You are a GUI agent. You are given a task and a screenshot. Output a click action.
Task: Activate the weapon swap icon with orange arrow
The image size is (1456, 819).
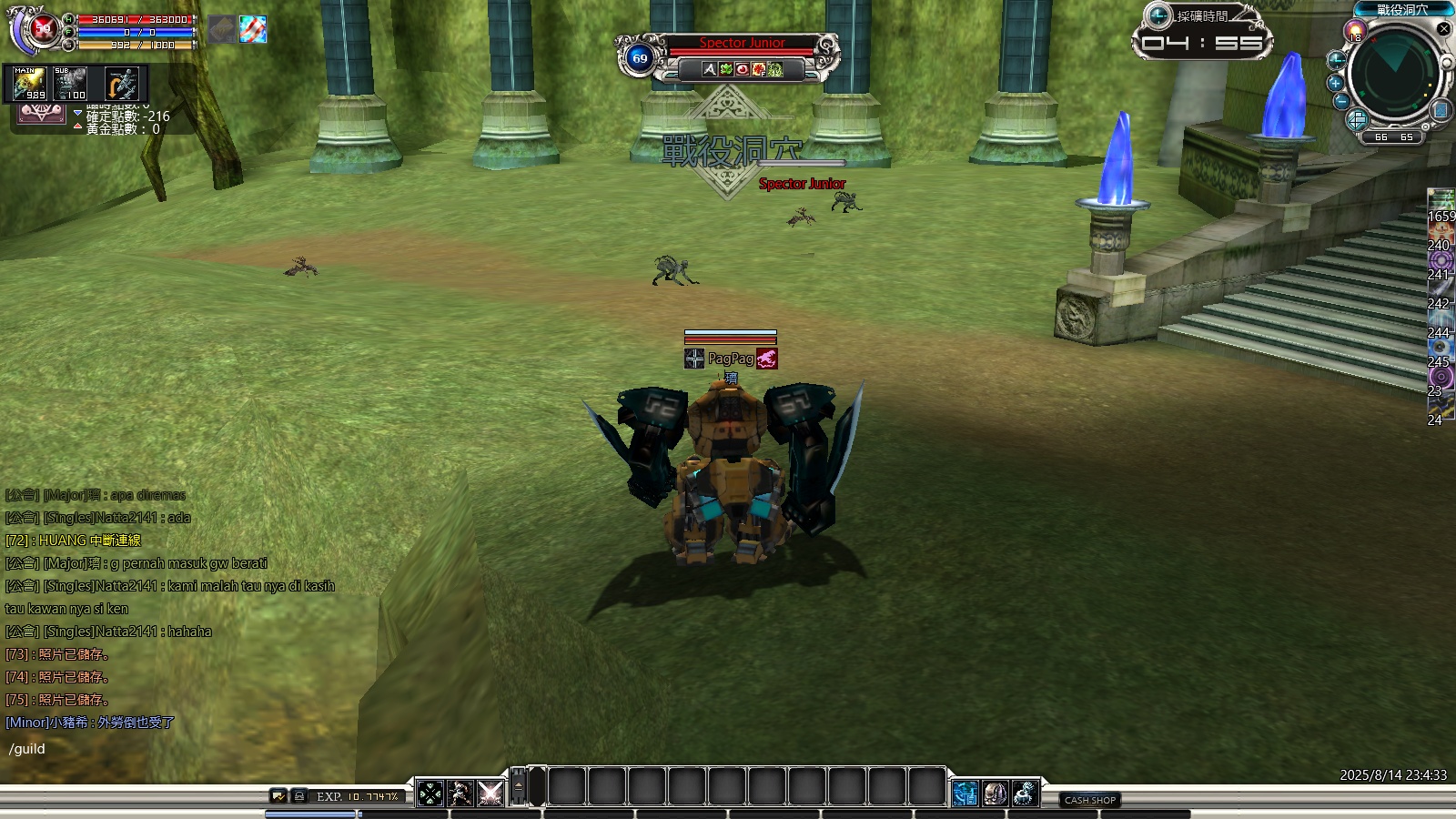[121, 84]
